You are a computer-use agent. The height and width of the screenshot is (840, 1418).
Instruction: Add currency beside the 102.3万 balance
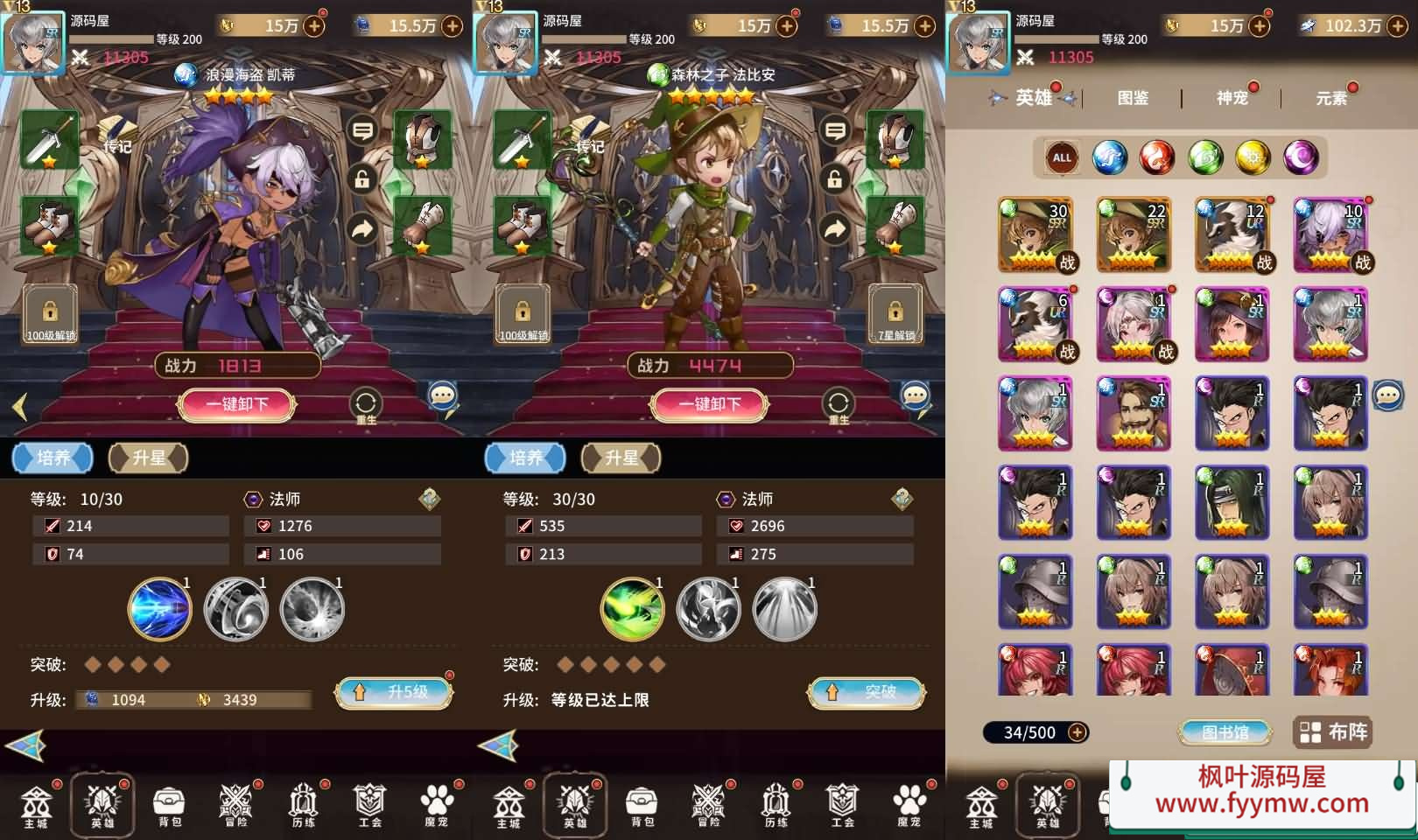point(1398,26)
